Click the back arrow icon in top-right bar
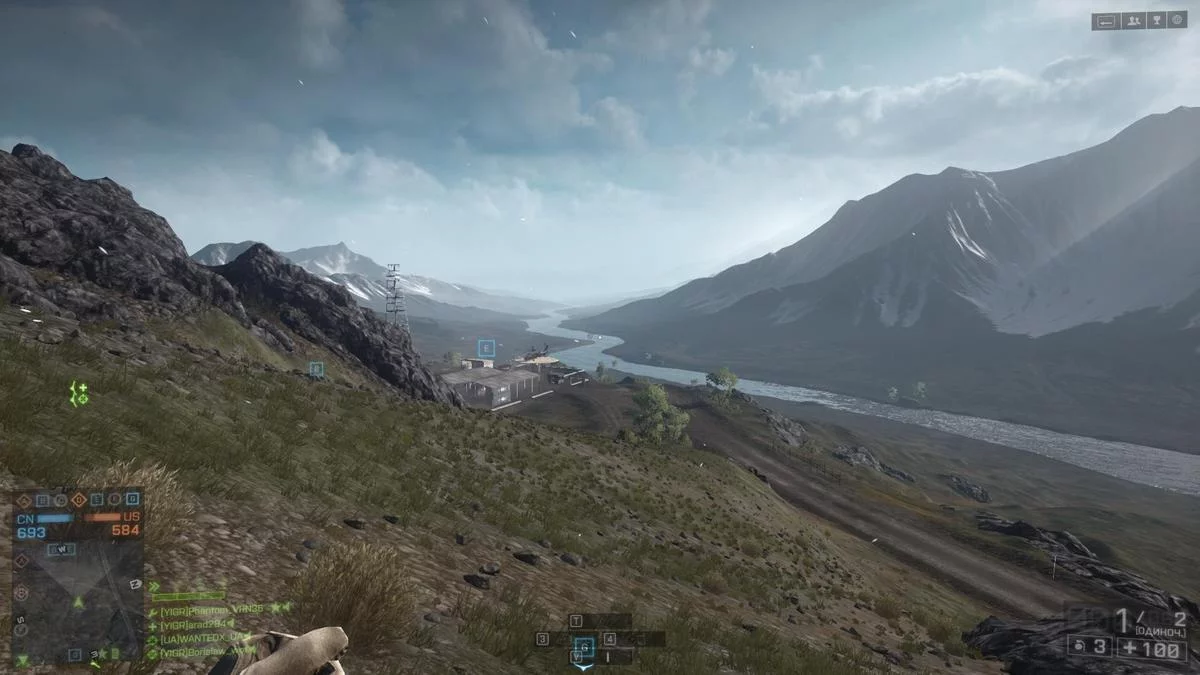The image size is (1200, 675). 1106,20
